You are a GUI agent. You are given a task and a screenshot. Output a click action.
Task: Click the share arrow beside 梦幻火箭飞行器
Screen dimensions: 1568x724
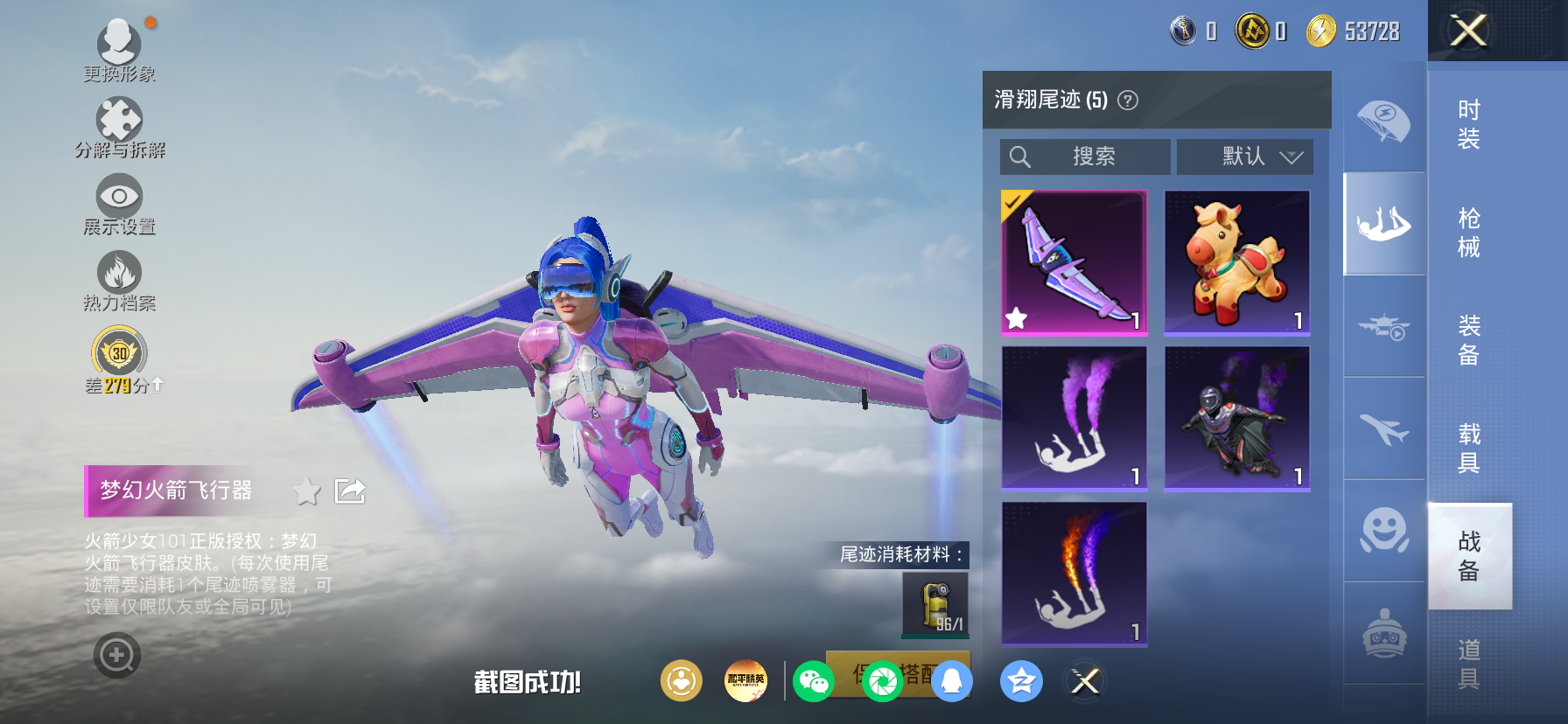click(x=349, y=491)
